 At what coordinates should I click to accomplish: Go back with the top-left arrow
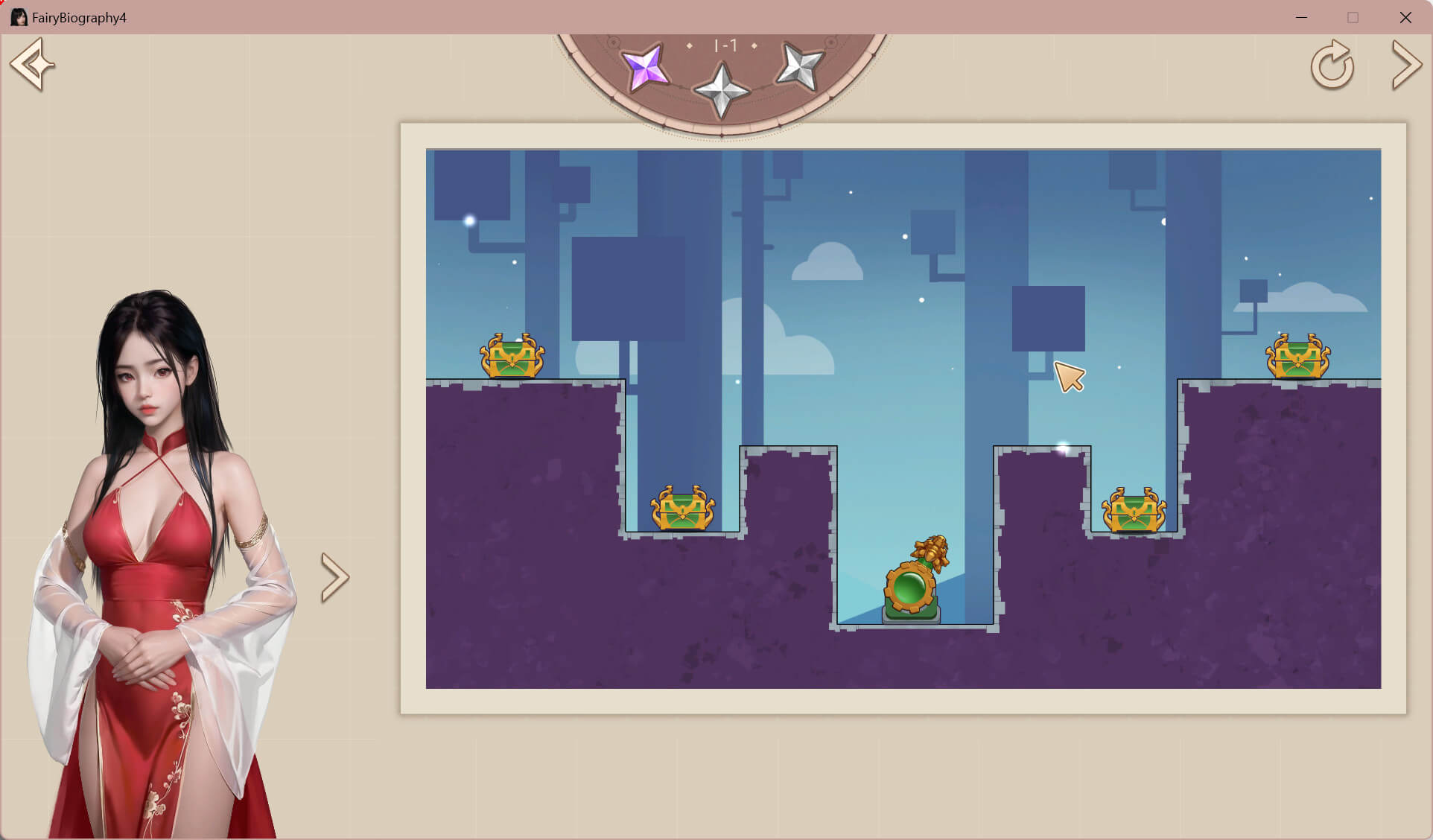click(32, 65)
